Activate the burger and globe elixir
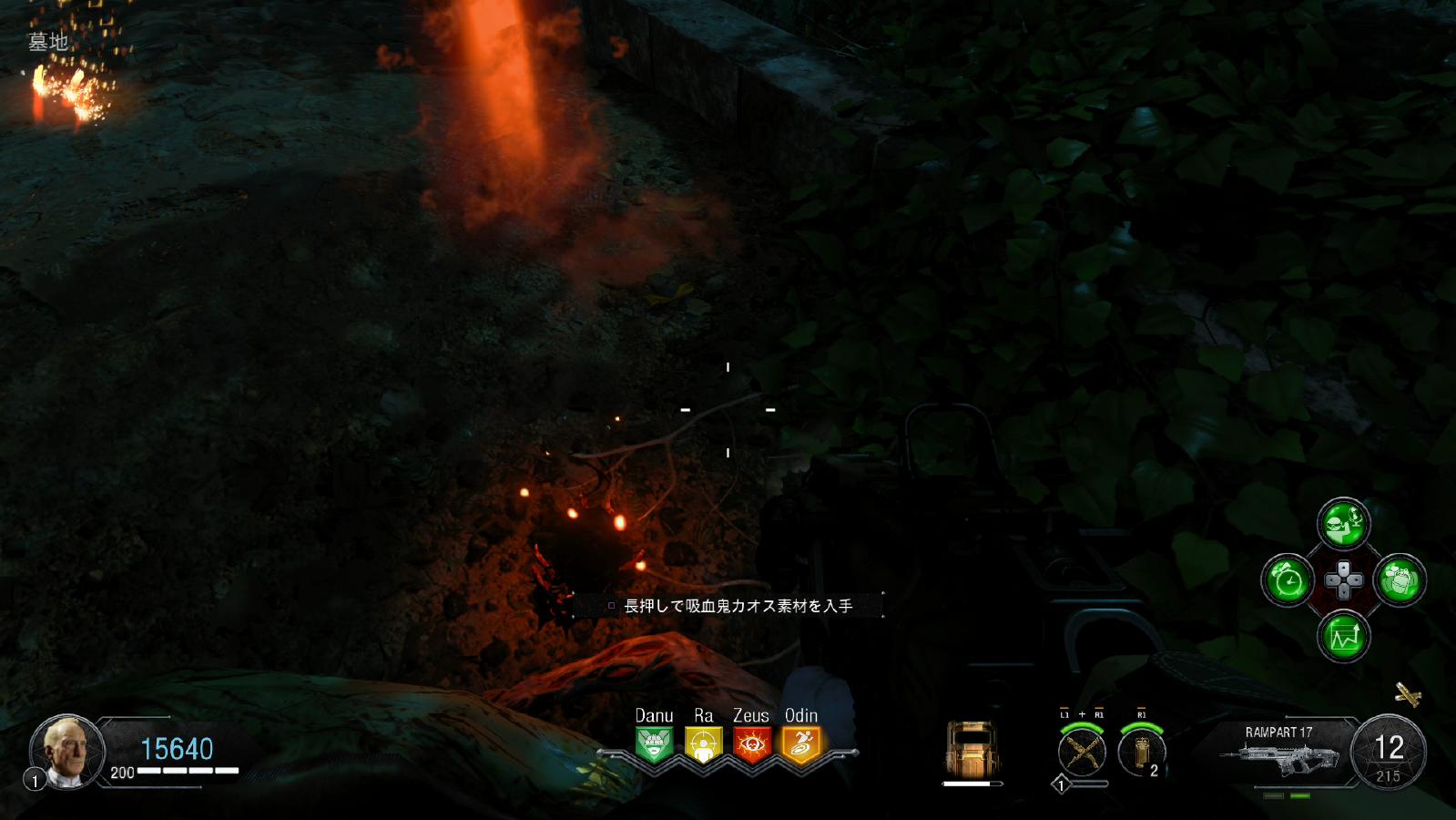The width and height of the screenshot is (1456, 820). click(x=1344, y=523)
